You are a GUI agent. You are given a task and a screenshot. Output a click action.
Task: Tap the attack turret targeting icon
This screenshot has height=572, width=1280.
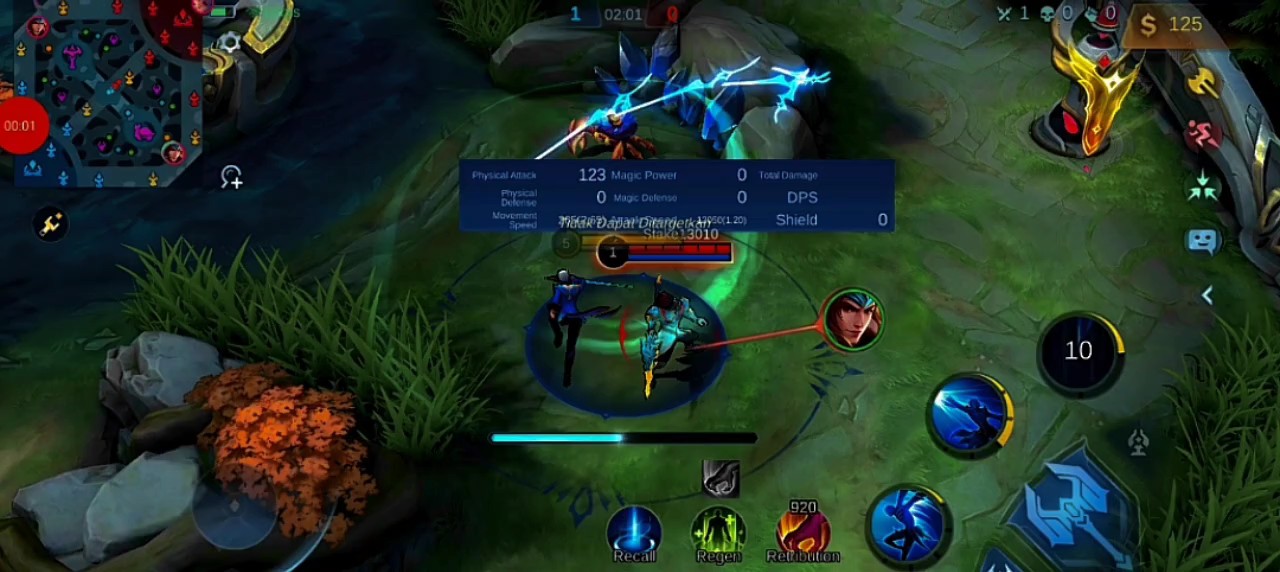pos(1138,442)
